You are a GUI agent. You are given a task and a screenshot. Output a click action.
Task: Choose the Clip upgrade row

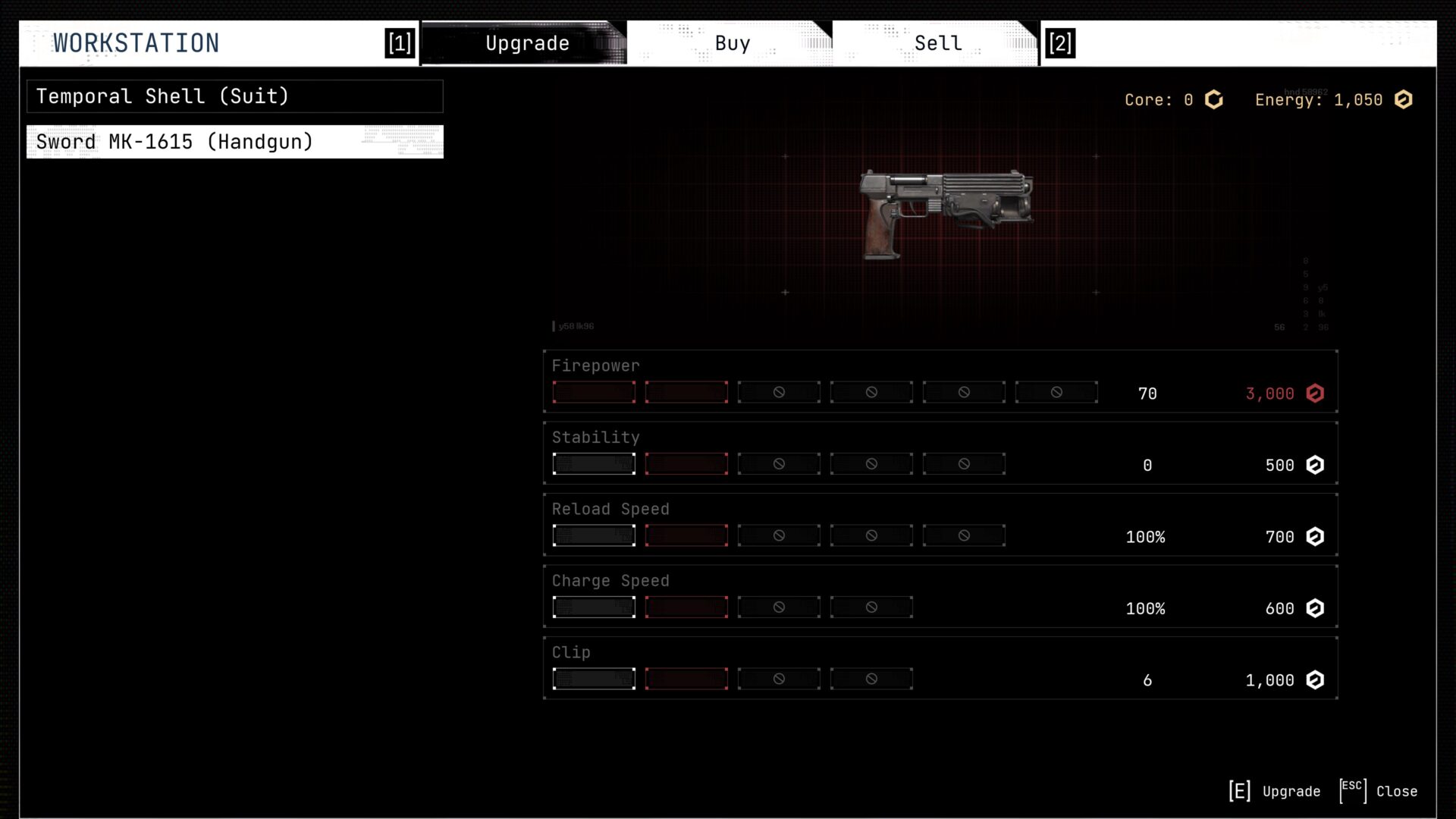(x=940, y=668)
